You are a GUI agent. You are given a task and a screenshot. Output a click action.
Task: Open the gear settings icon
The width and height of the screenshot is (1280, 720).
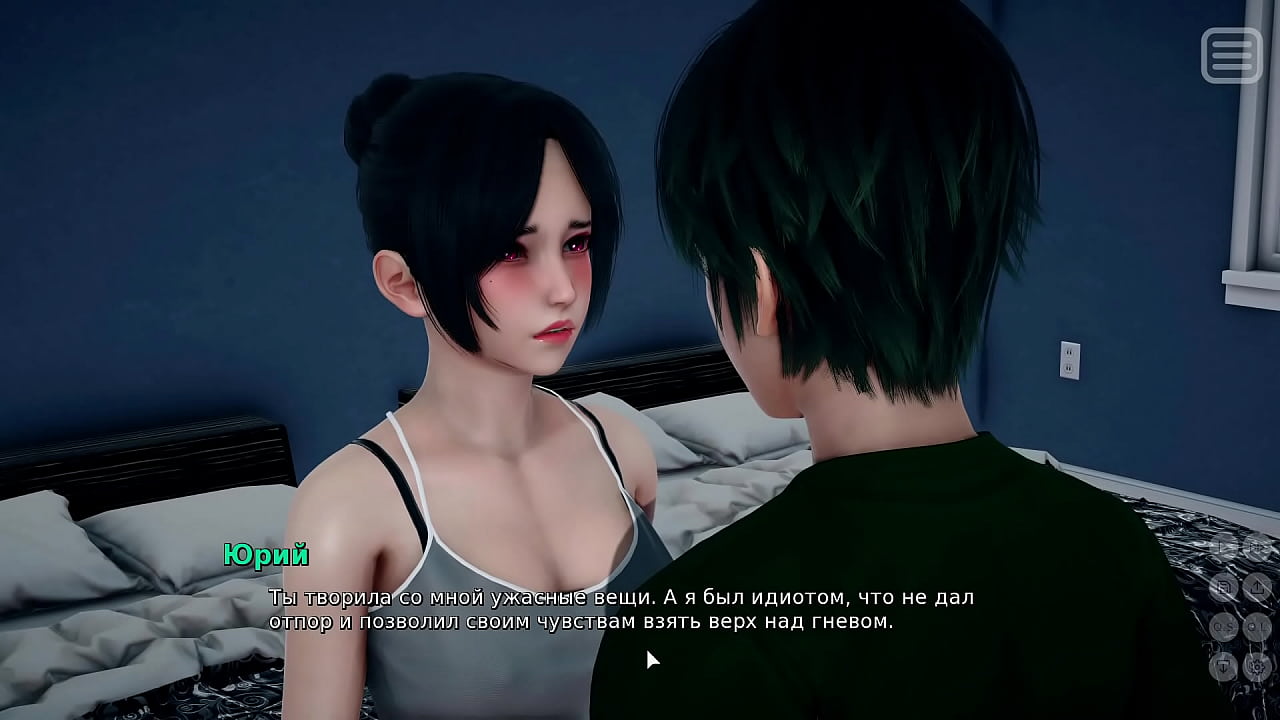pyautogui.click(x=1257, y=666)
